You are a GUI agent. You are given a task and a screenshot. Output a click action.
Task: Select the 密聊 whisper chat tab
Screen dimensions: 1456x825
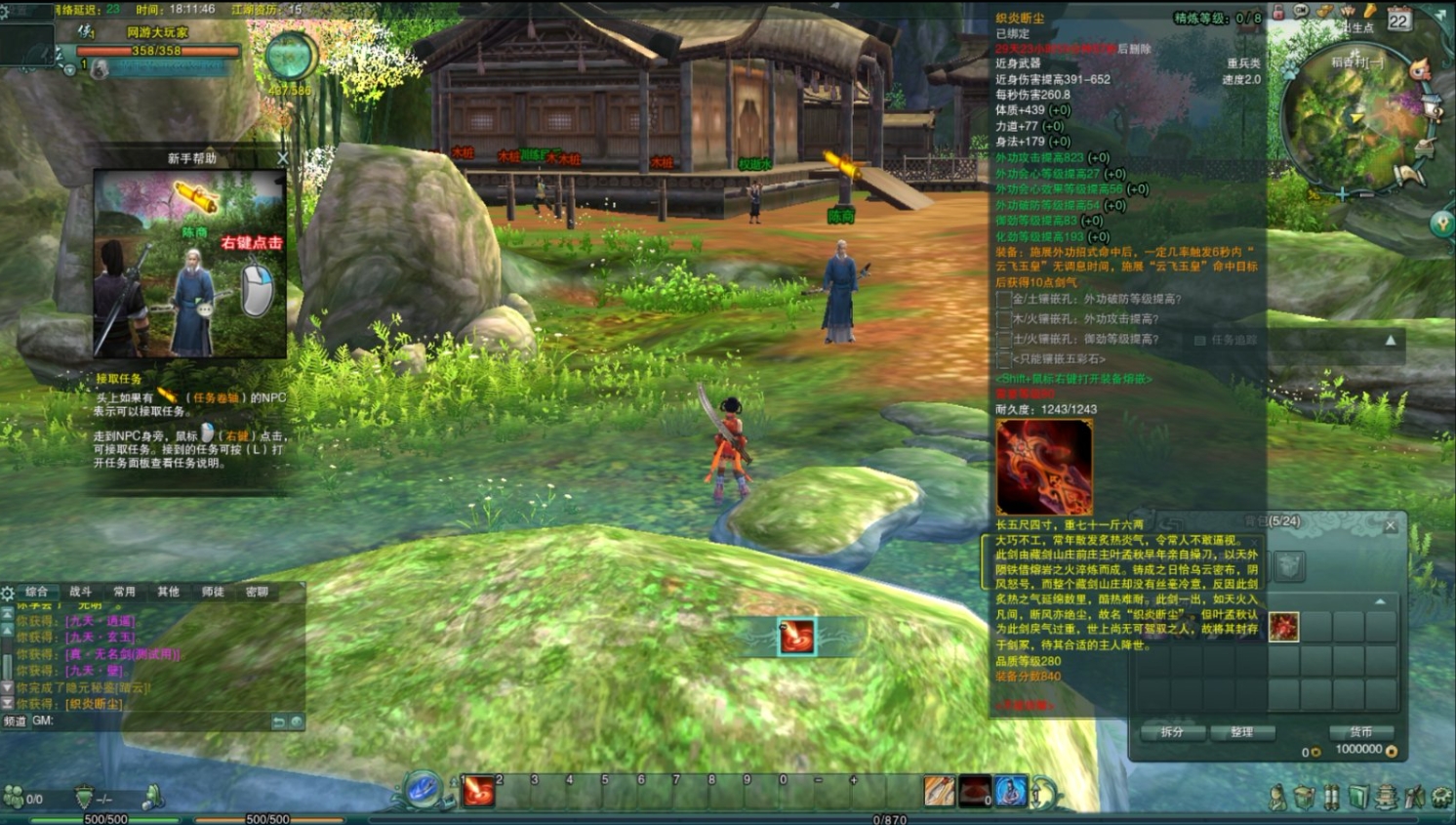[x=257, y=592]
